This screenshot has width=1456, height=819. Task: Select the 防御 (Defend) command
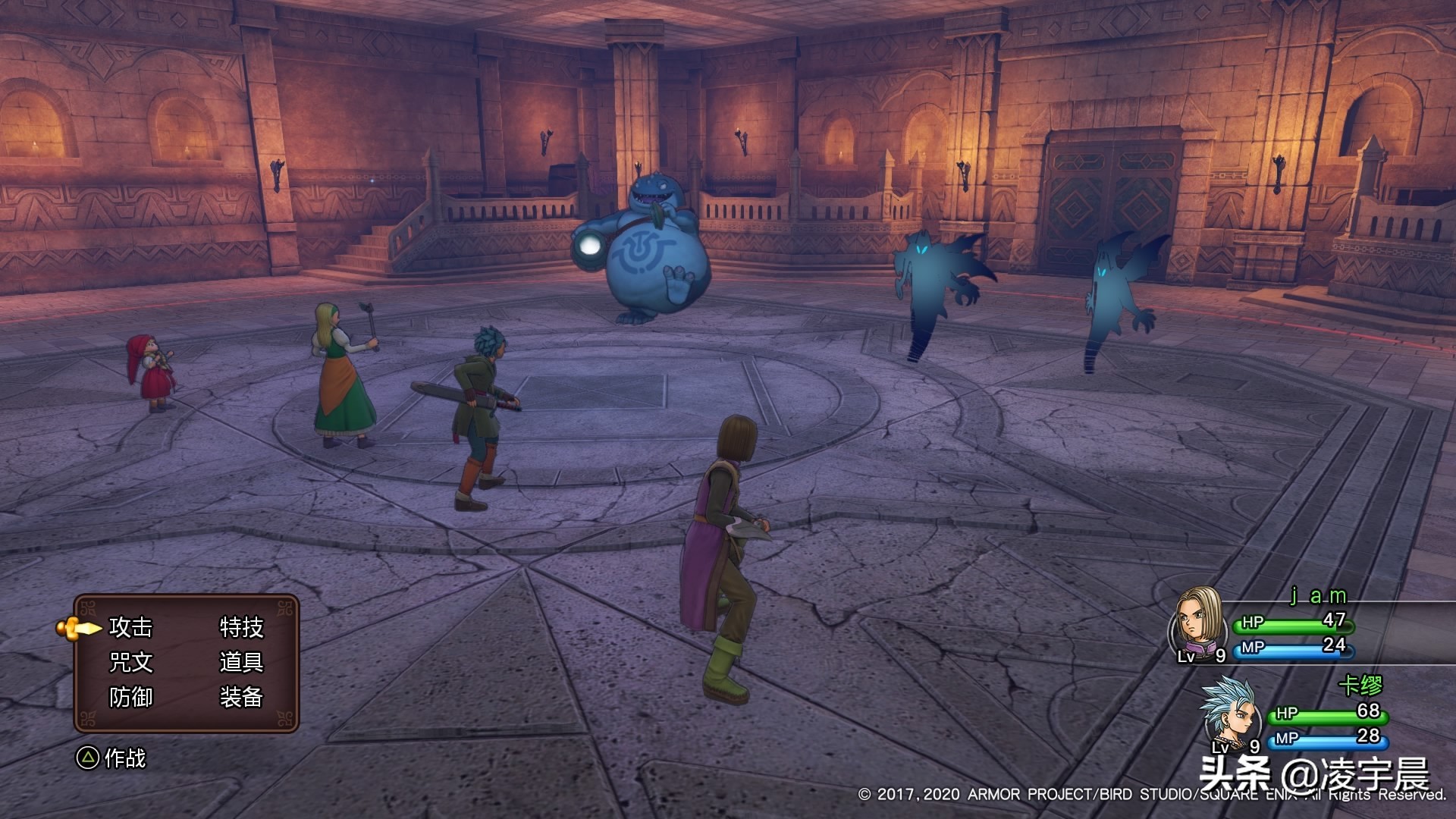[x=130, y=697]
